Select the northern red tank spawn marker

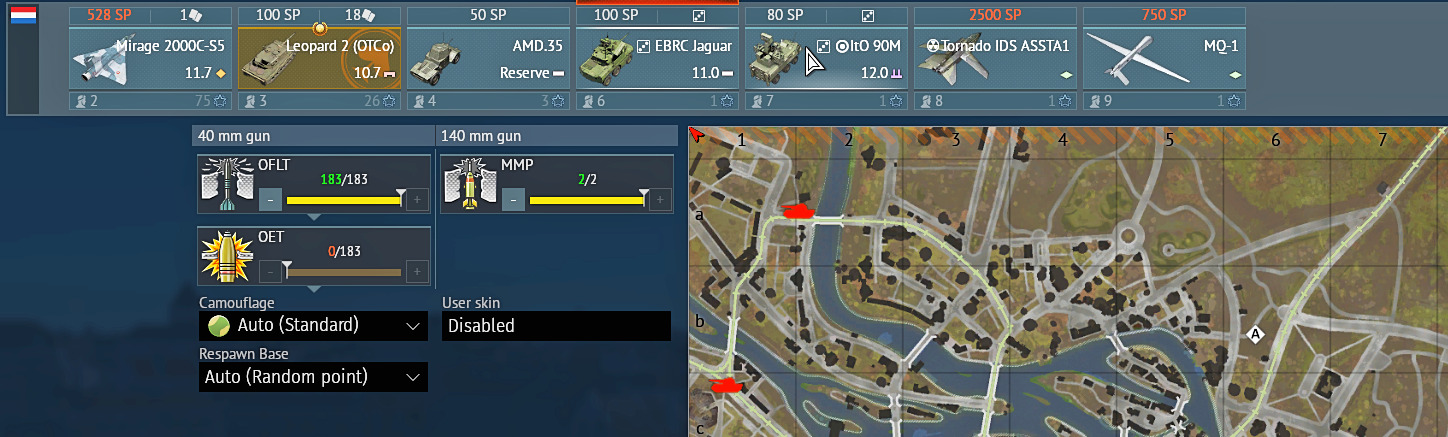(797, 211)
